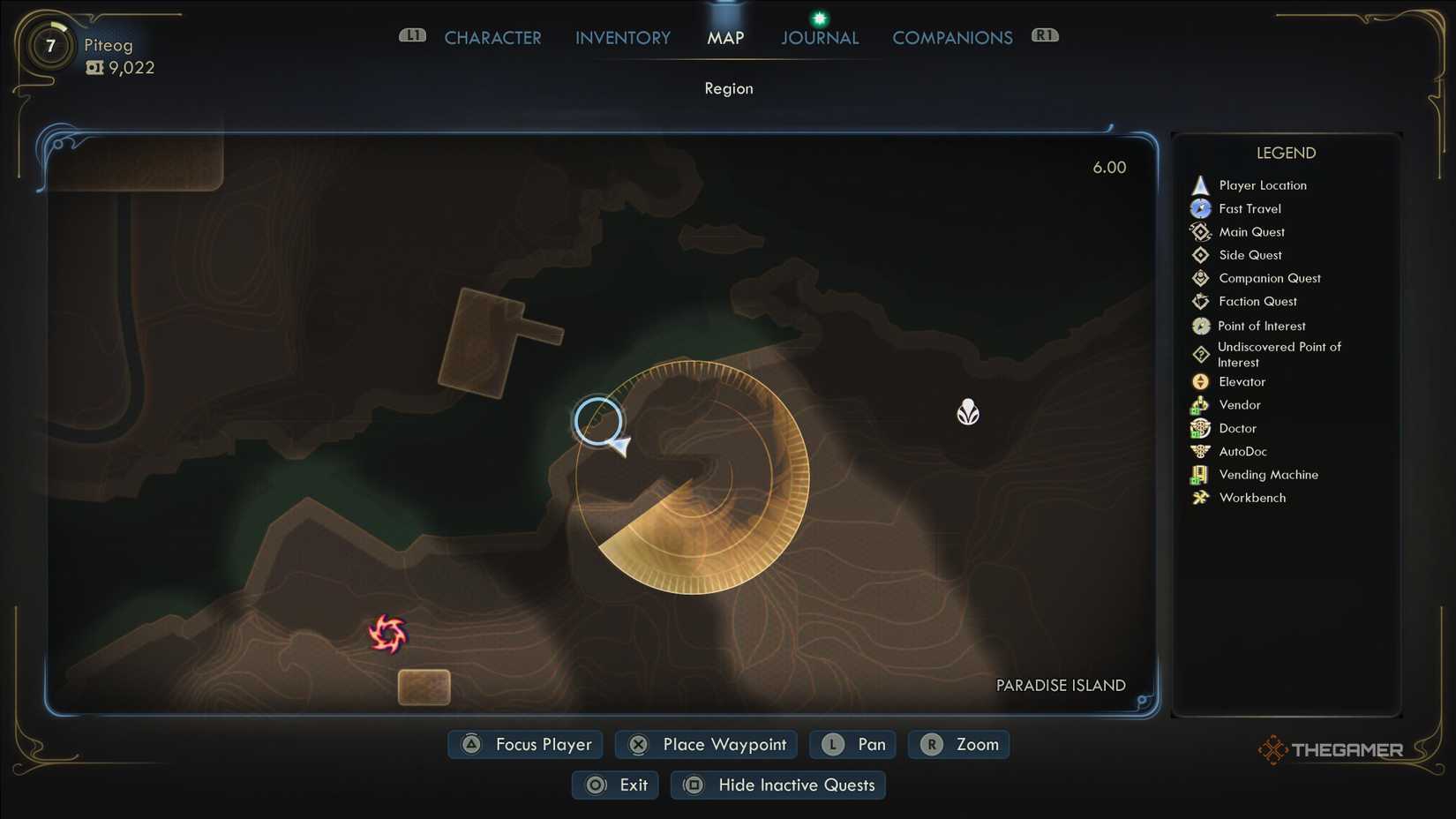The height and width of the screenshot is (819, 1456).
Task: Select the Vendor legend icon
Action: pyautogui.click(x=1200, y=404)
